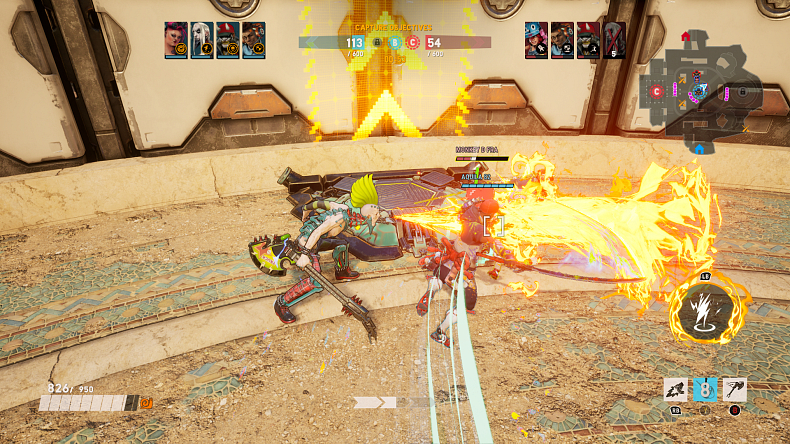Viewport: 790px width, 444px height.
Task: Click the blue B capture objective indicator
Action: tap(395, 43)
